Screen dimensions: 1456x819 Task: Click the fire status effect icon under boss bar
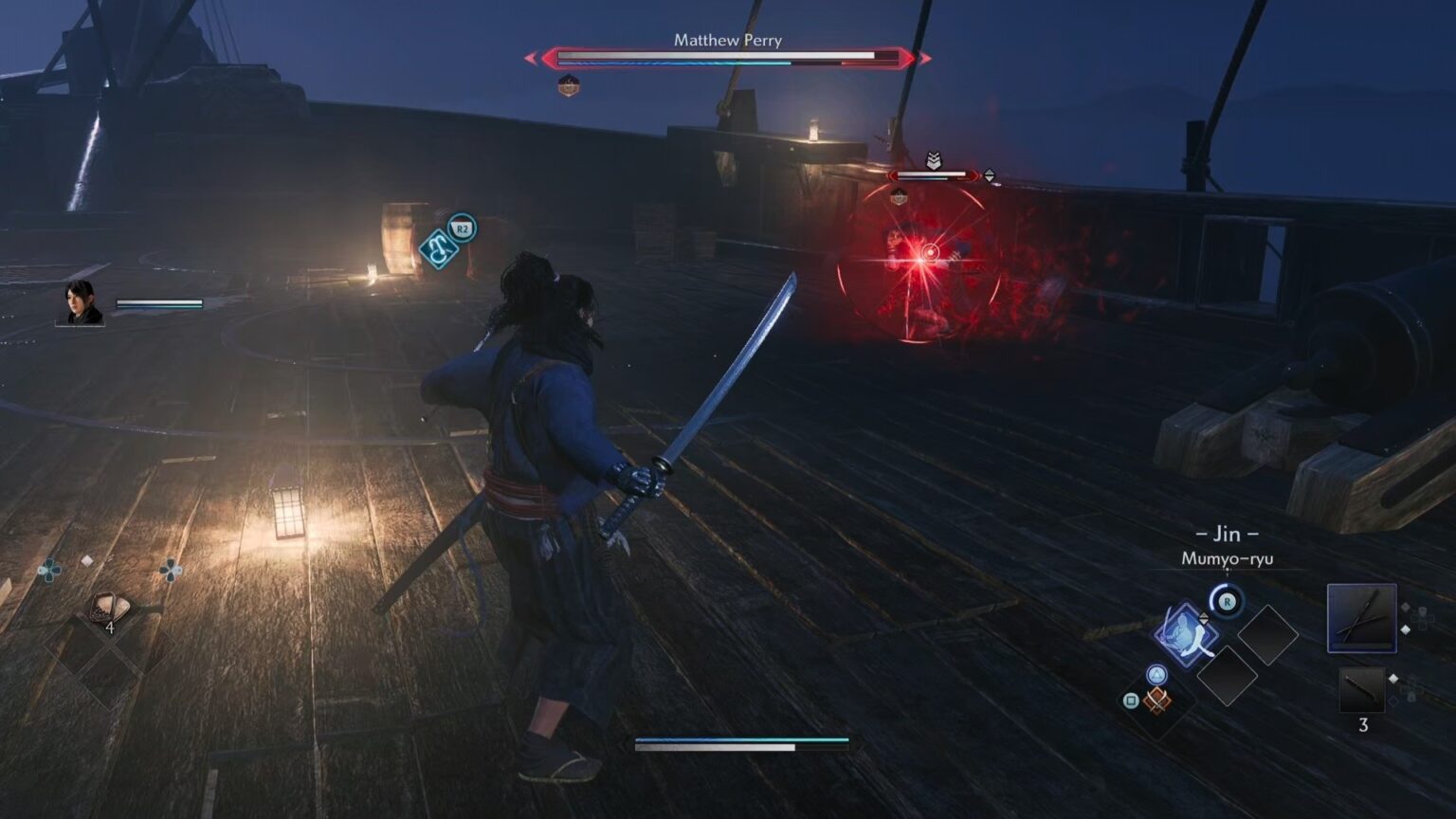[x=569, y=84]
